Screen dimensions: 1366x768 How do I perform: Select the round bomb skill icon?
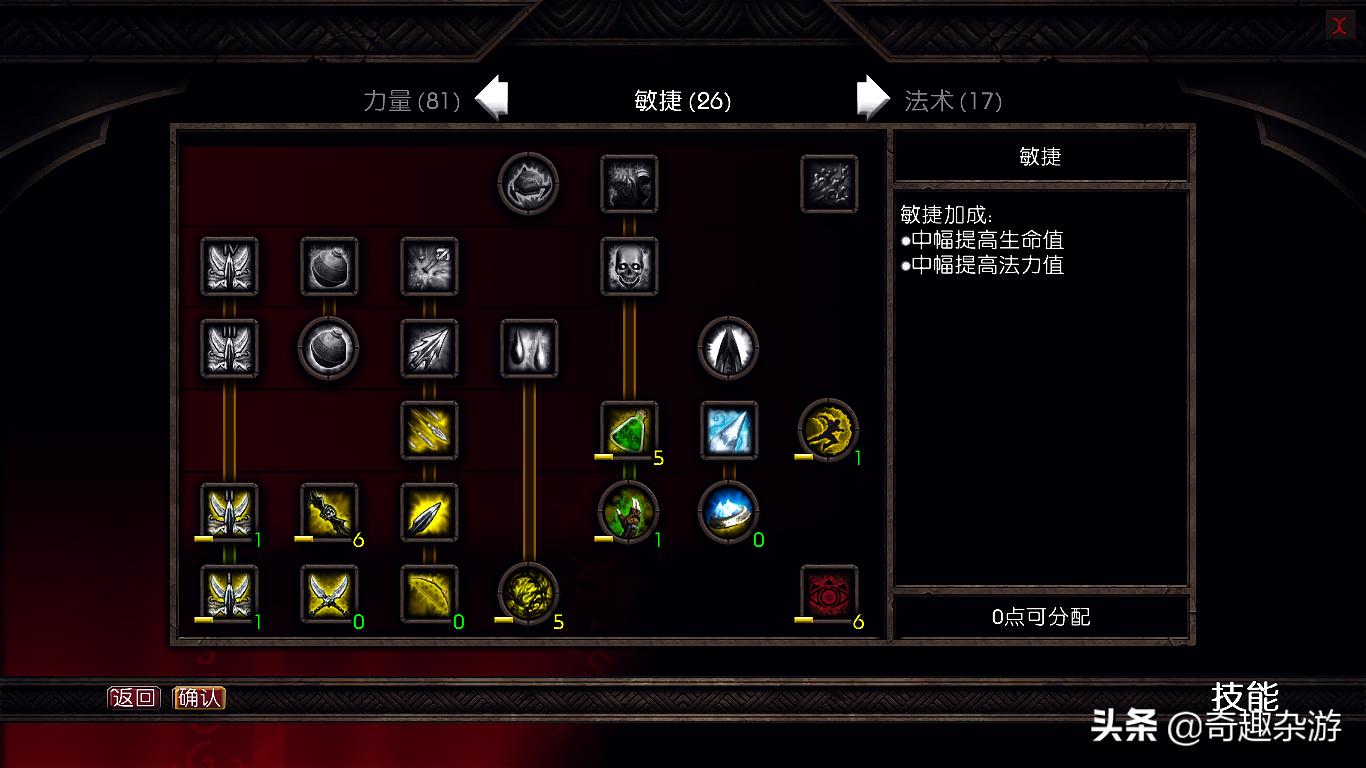coord(330,350)
